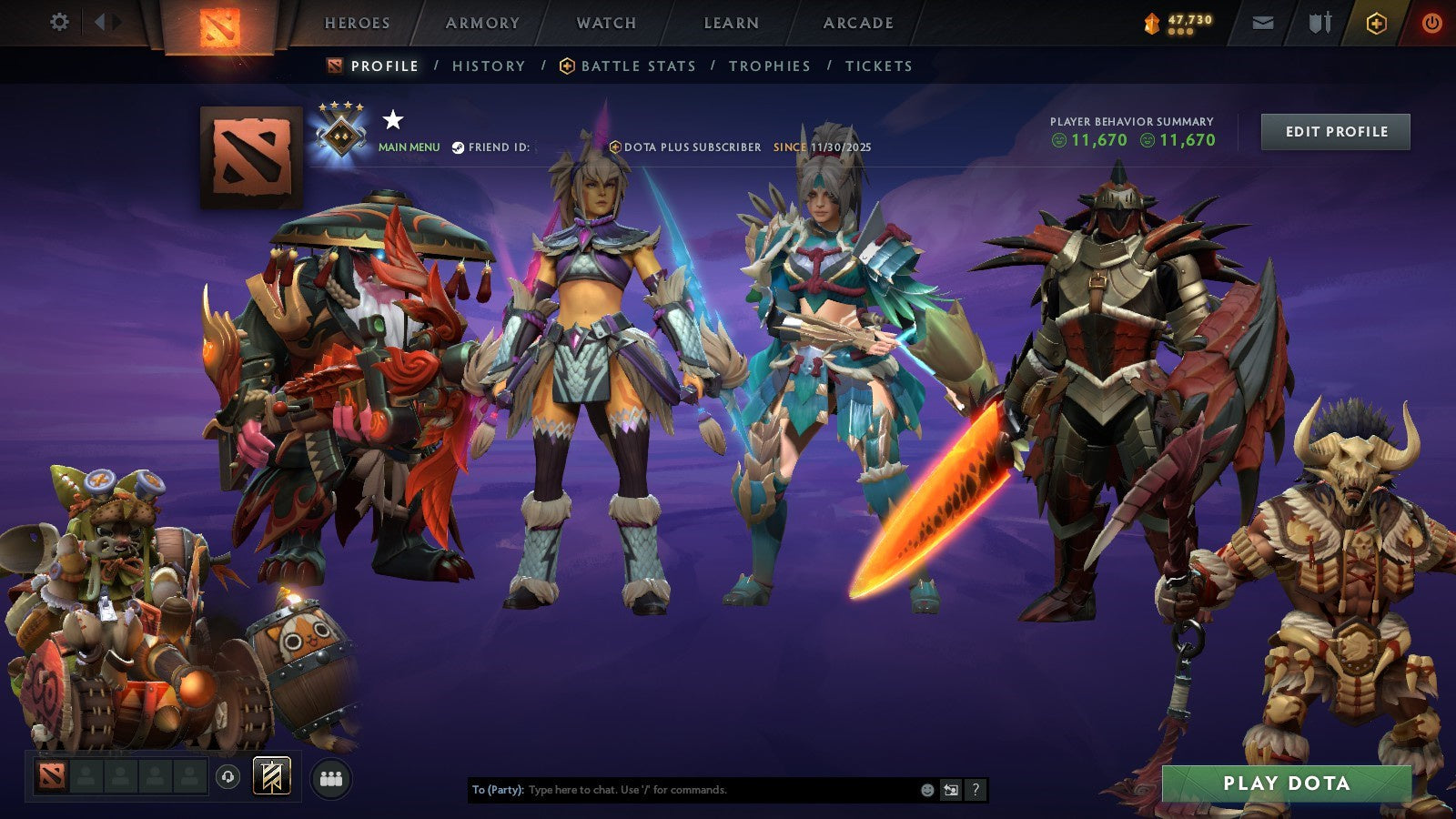Click the settings gear in the top left

pos(60,22)
